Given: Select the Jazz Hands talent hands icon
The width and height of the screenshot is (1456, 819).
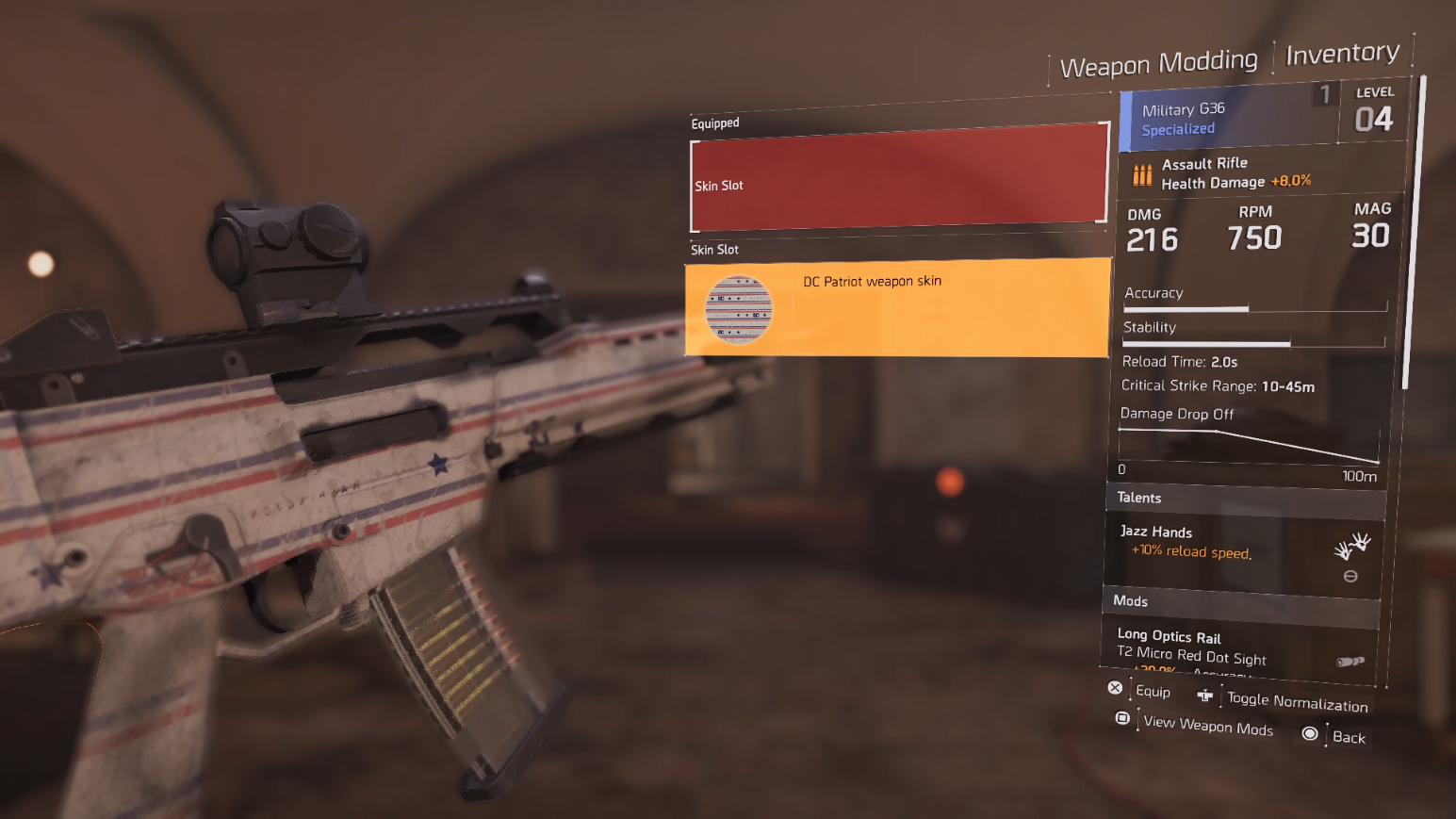Looking at the screenshot, I should coord(1351,544).
